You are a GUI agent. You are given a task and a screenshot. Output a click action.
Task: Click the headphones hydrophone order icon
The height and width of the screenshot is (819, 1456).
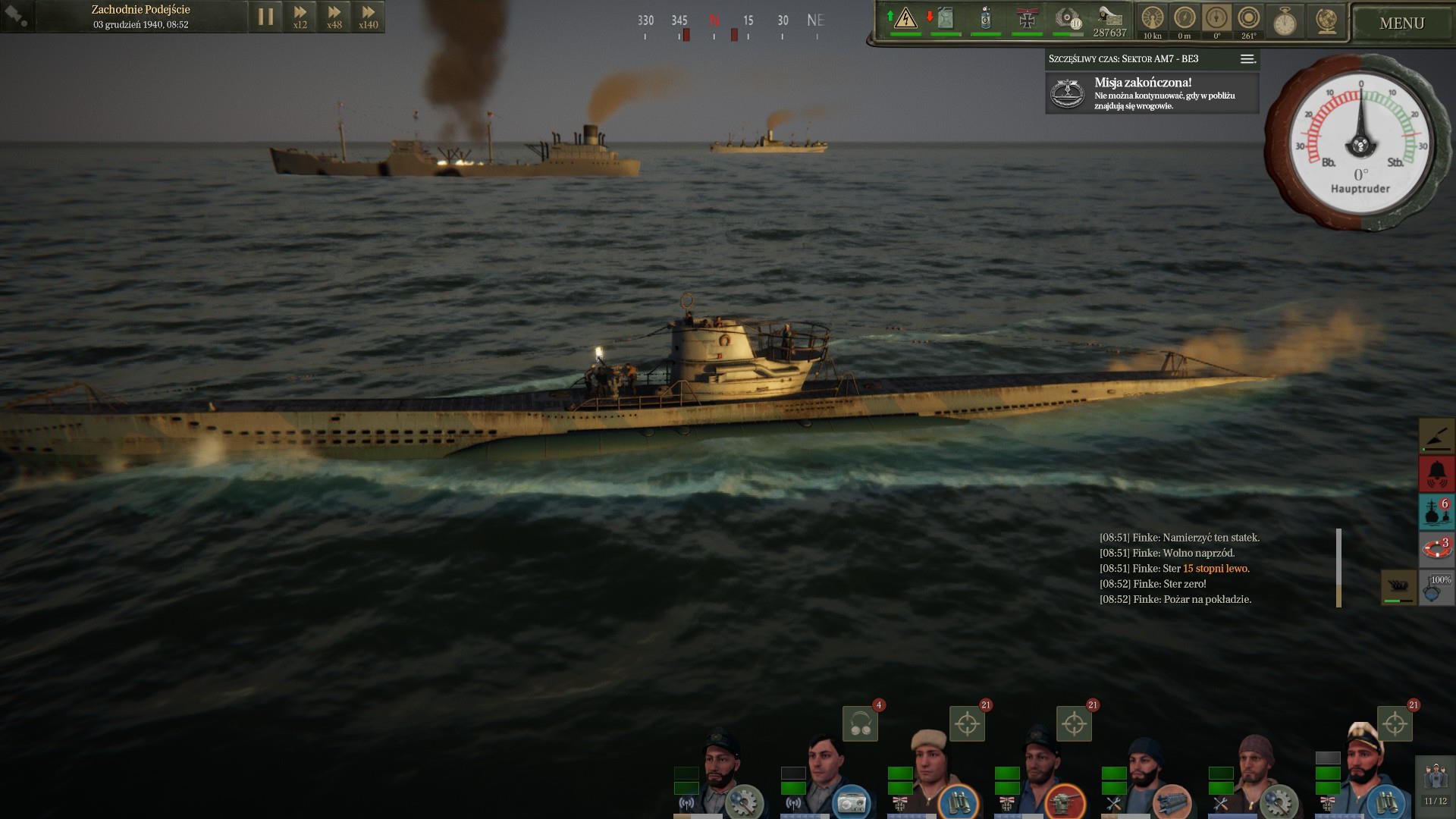[861, 723]
